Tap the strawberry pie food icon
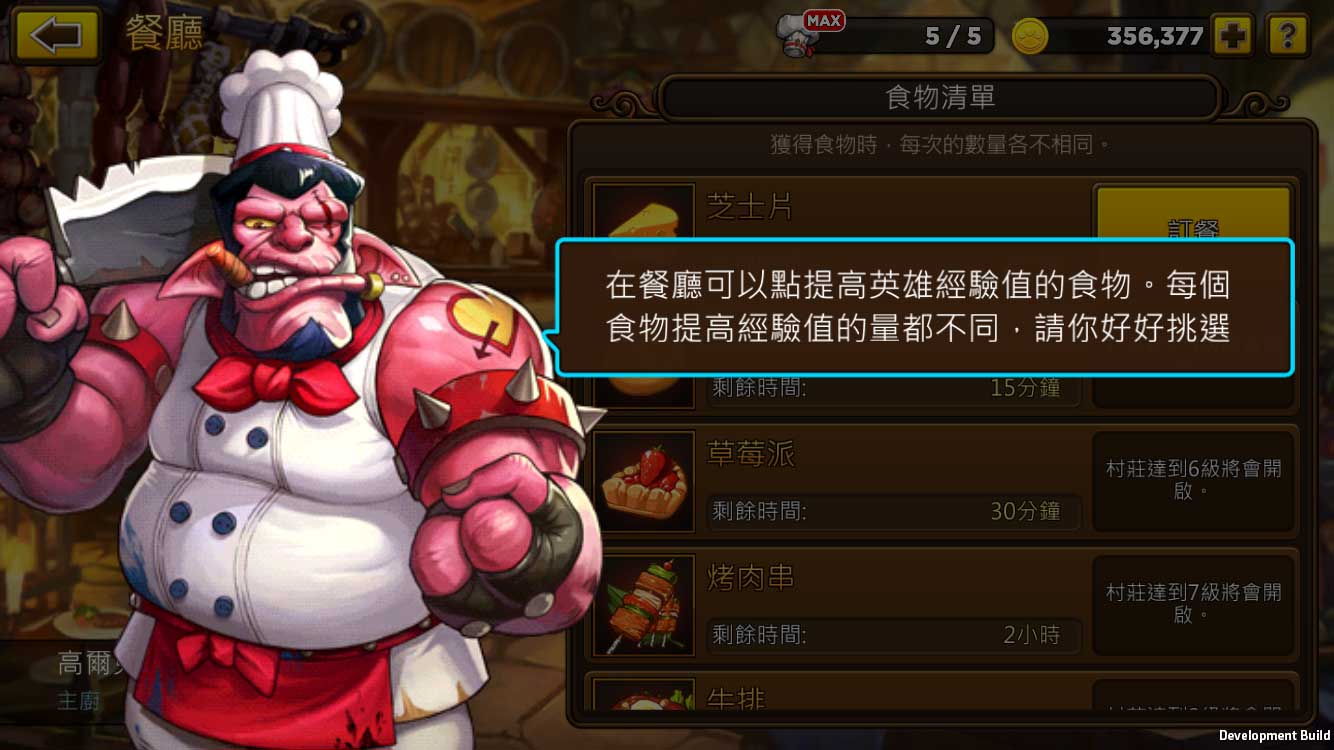Viewport: 1334px width, 750px height. 643,482
